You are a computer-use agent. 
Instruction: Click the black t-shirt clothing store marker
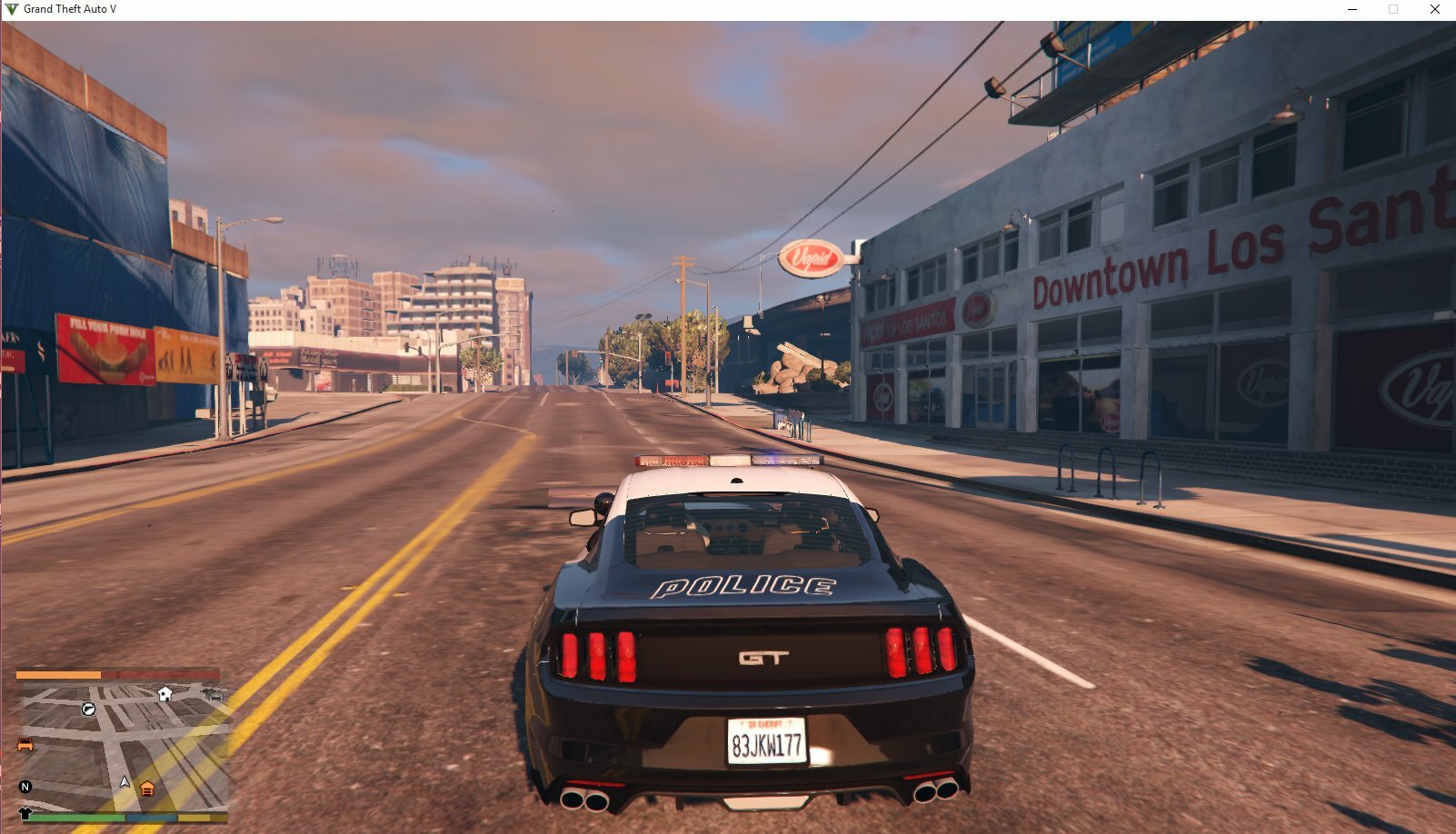click(25, 813)
